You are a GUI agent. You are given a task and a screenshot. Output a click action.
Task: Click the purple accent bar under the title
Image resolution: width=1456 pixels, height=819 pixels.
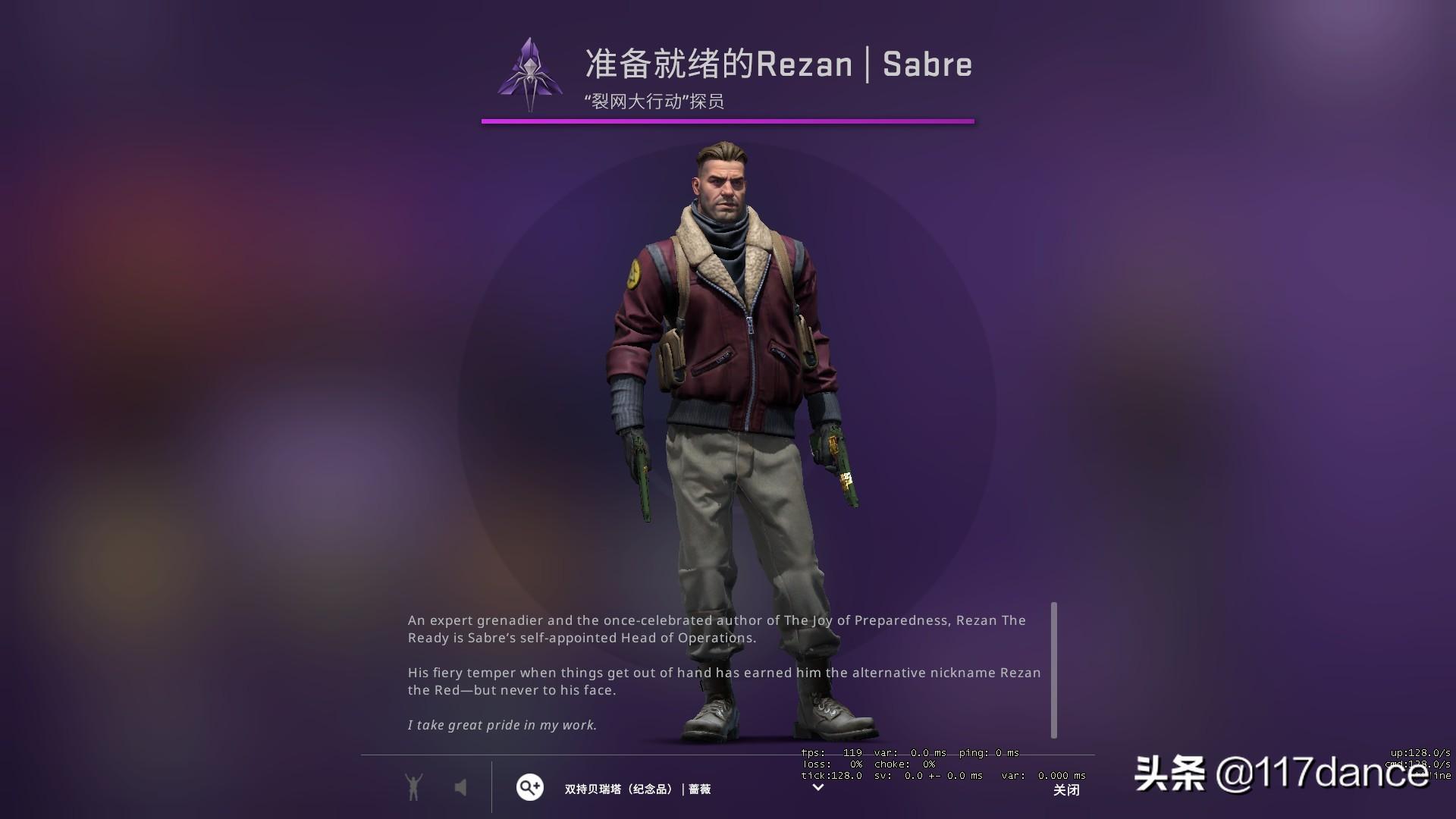727,119
